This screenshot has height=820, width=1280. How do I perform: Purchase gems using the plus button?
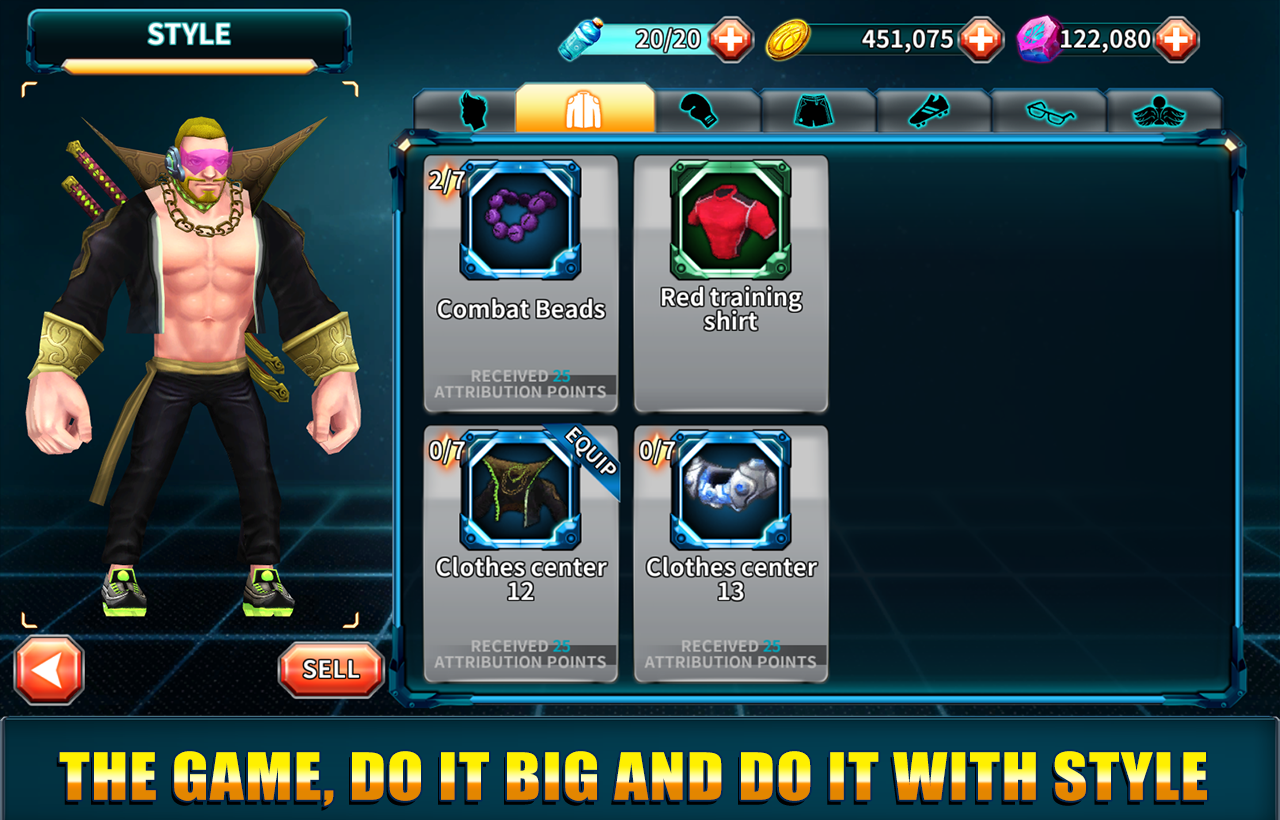click(x=1176, y=39)
